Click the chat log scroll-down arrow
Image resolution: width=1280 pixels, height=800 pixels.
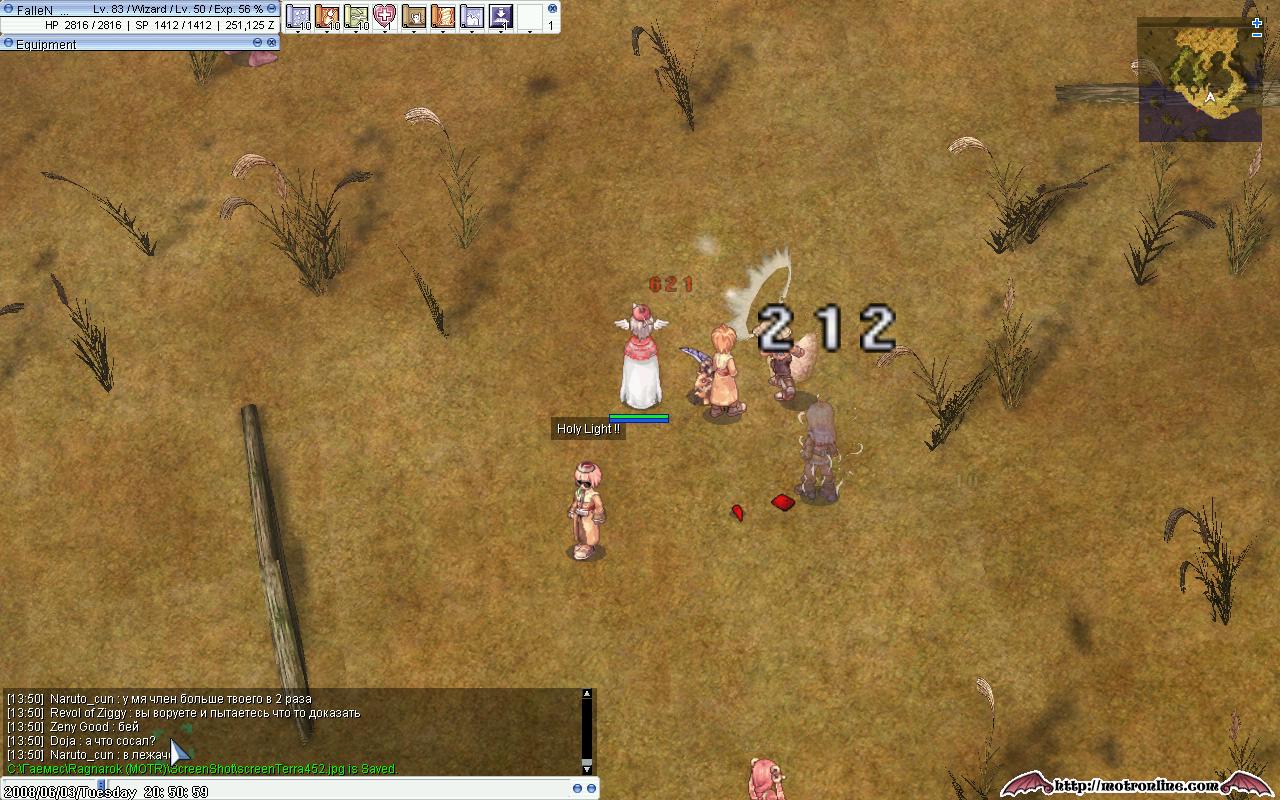pos(587,767)
